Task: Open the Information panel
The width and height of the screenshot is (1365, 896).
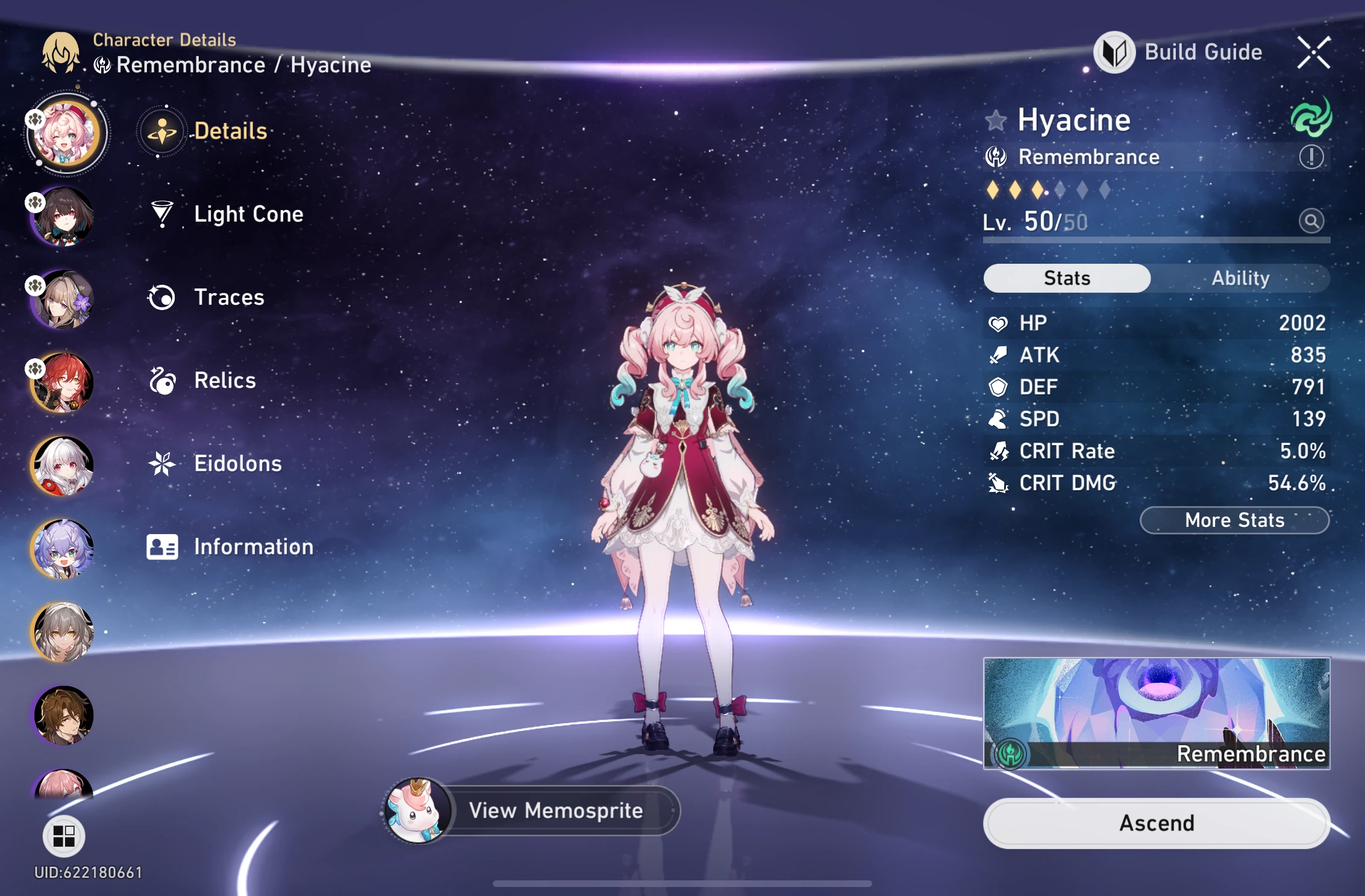Action: 252,547
